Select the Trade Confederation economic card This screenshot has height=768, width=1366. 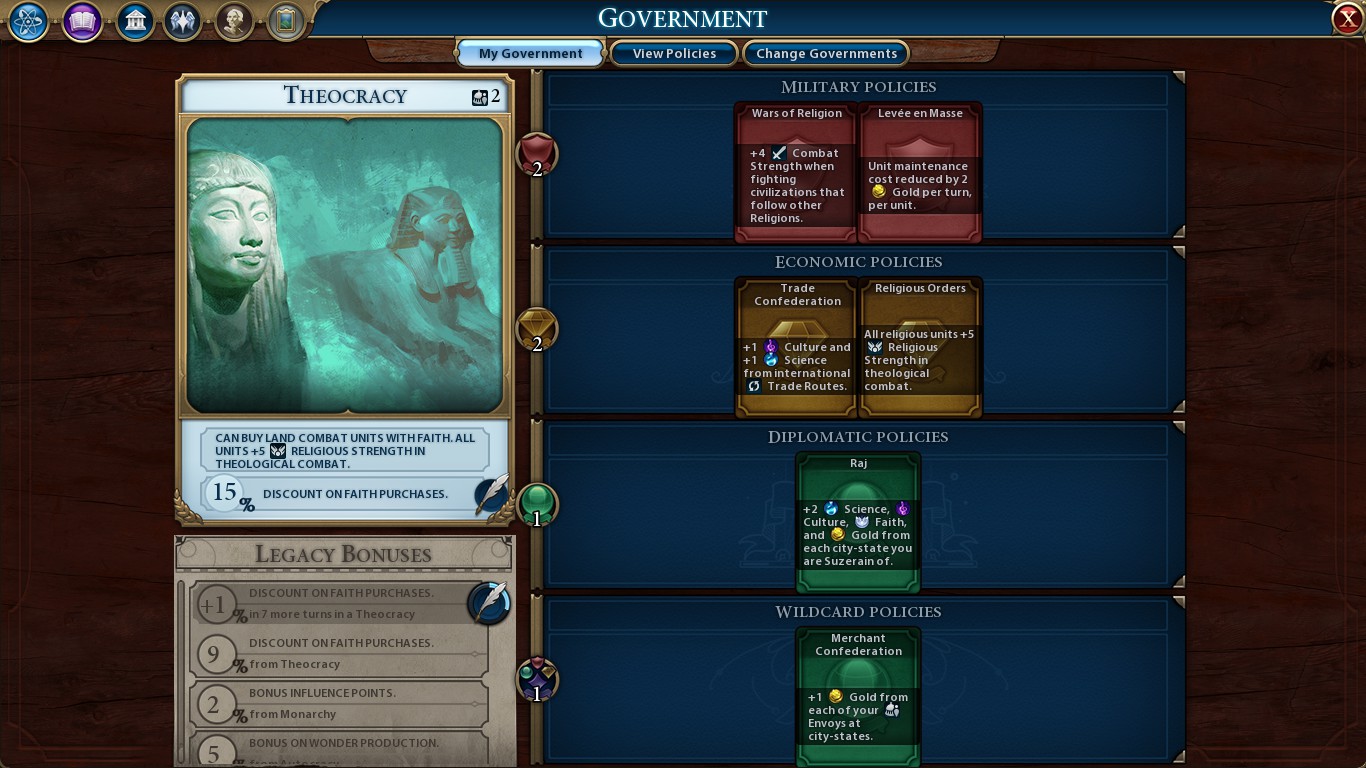tap(795, 345)
